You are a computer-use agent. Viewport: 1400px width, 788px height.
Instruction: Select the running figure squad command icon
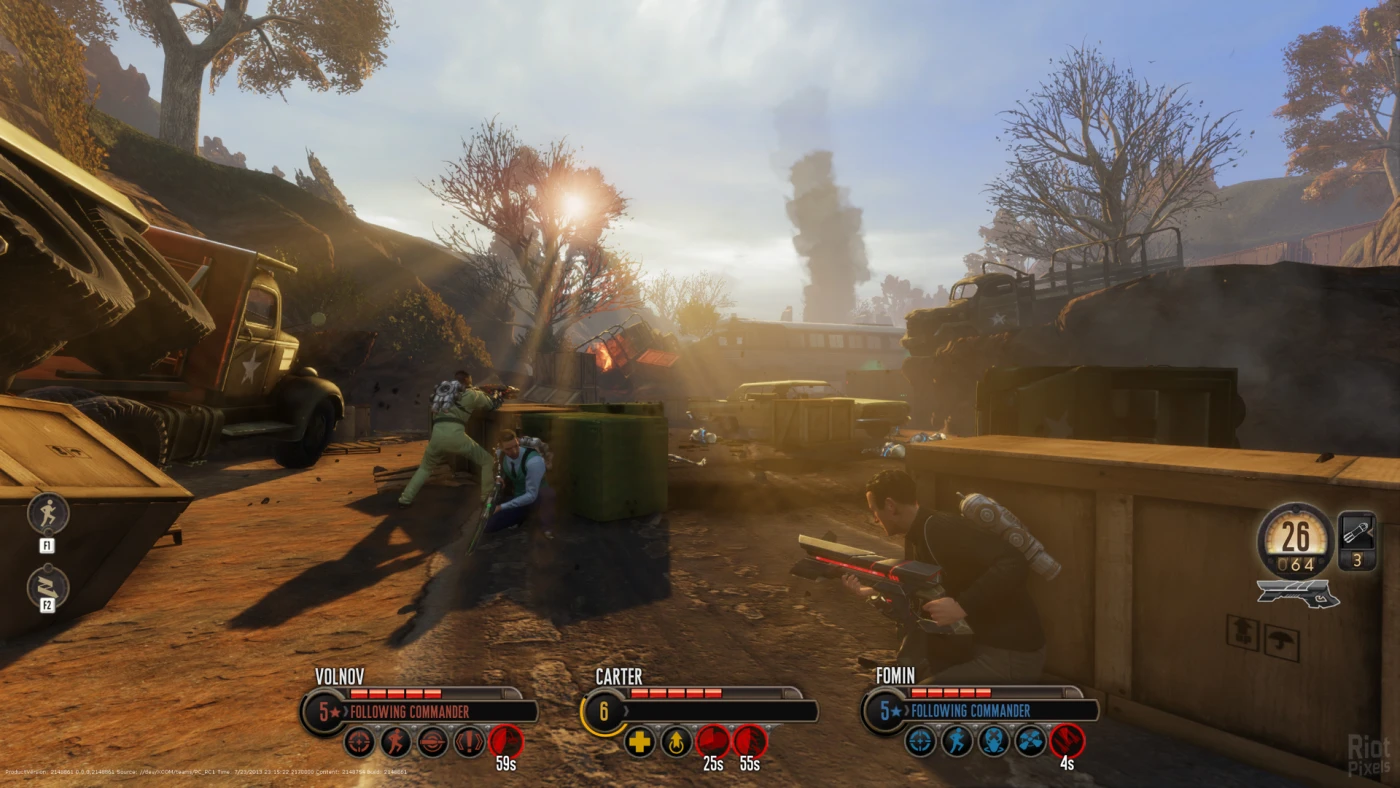click(x=48, y=513)
